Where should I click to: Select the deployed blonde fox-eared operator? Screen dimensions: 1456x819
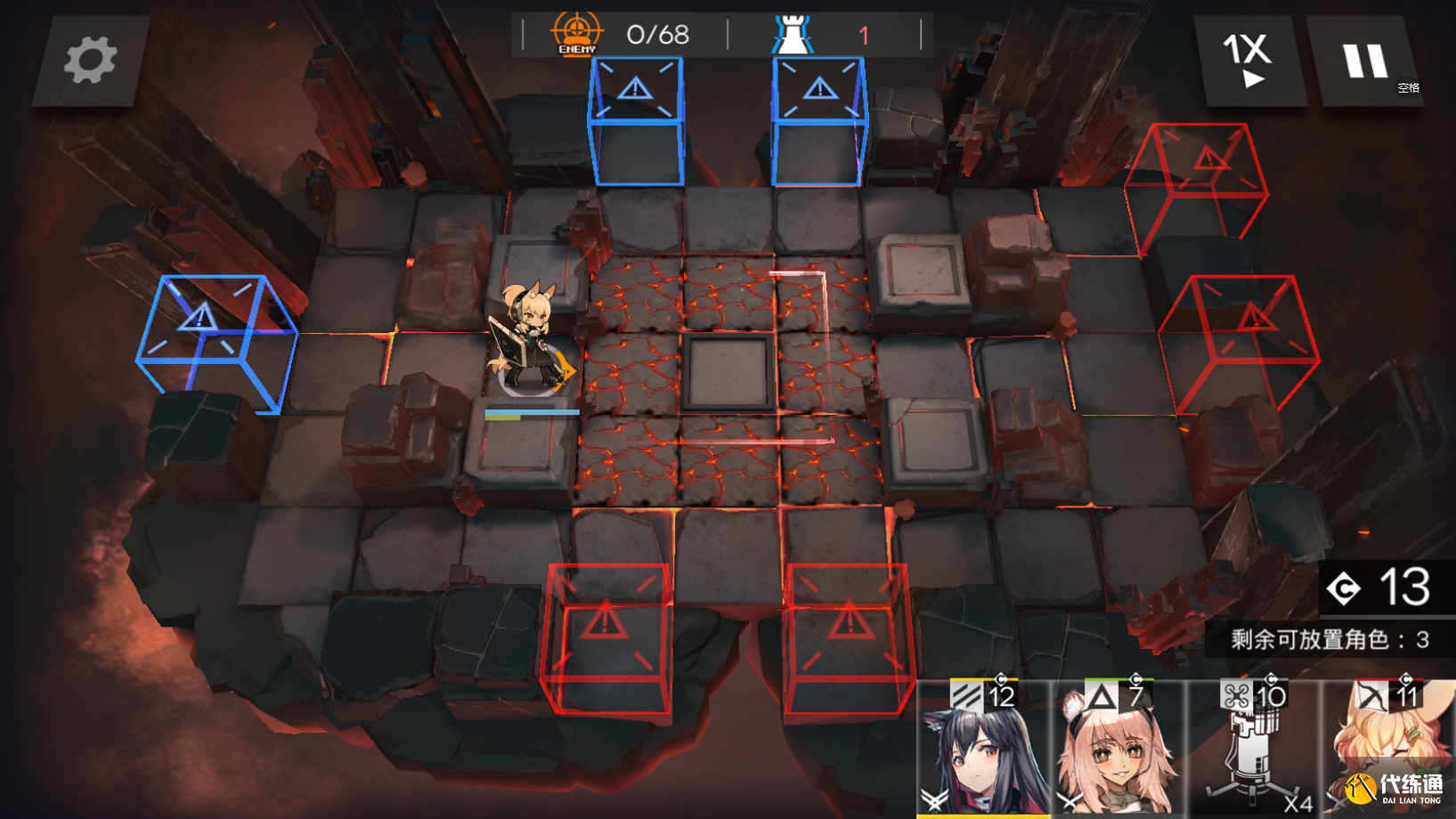[530, 340]
